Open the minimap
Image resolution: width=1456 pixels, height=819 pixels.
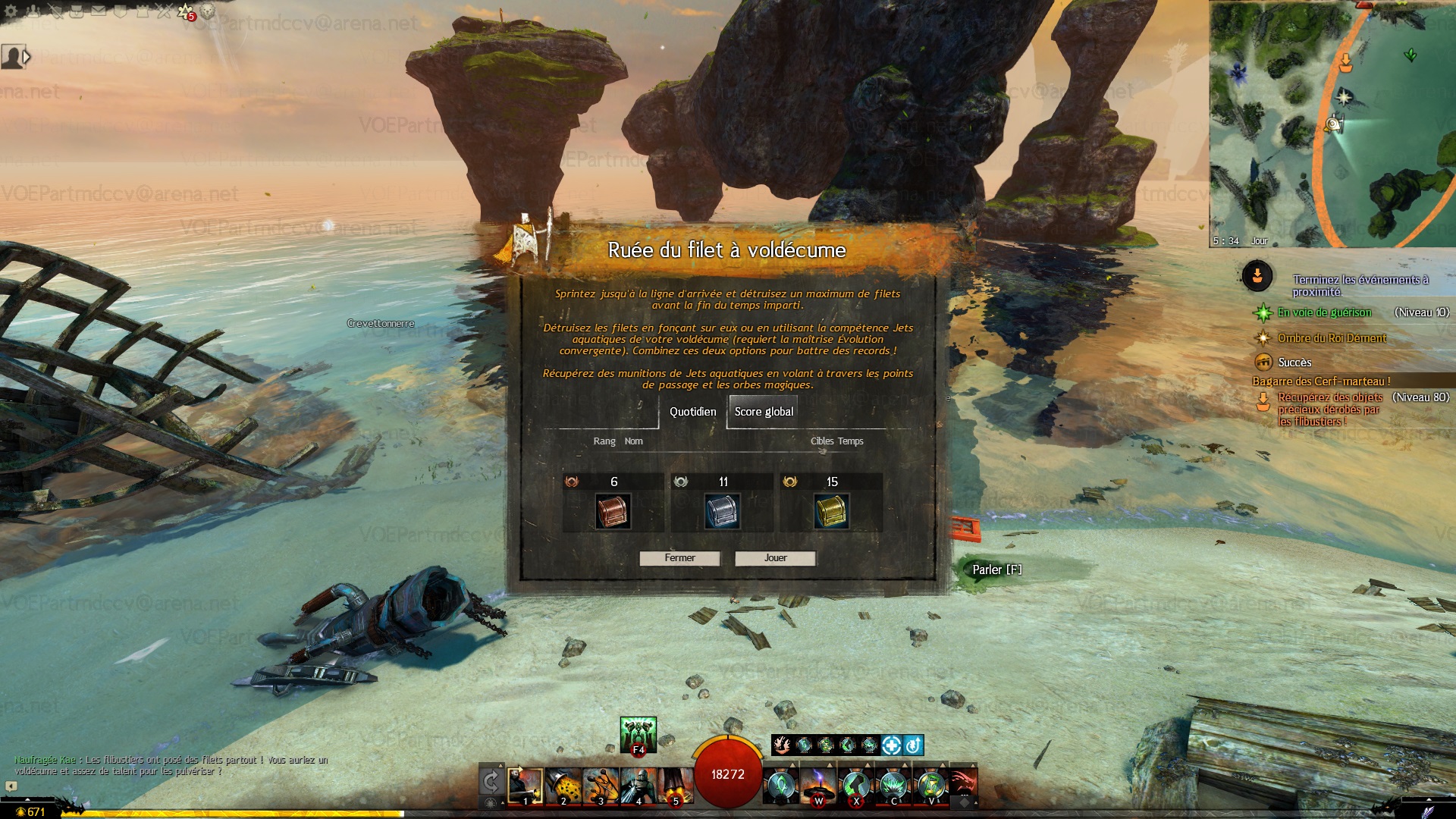pos(1332,125)
